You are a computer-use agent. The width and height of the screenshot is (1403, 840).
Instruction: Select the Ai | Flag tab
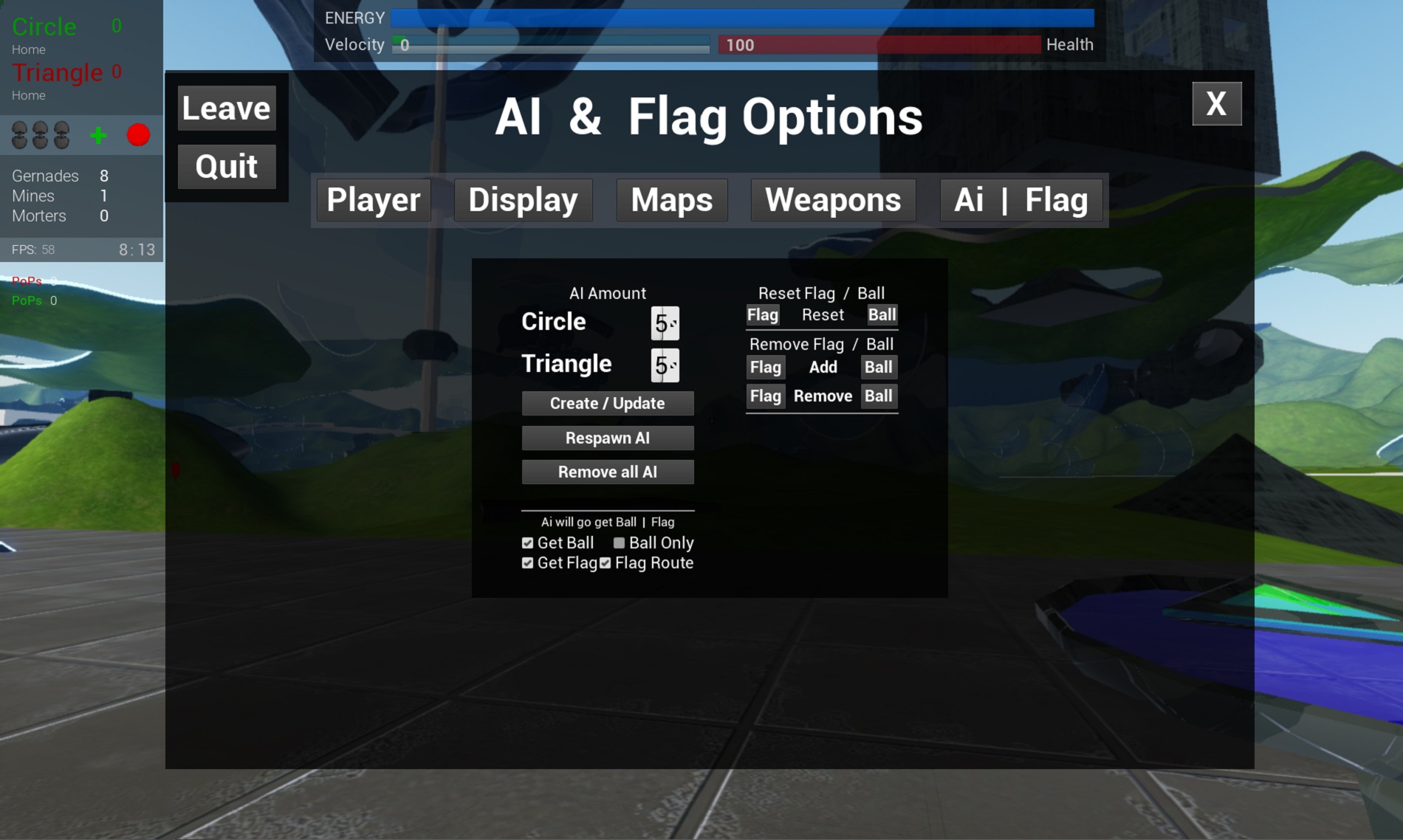pos(1020,200)
